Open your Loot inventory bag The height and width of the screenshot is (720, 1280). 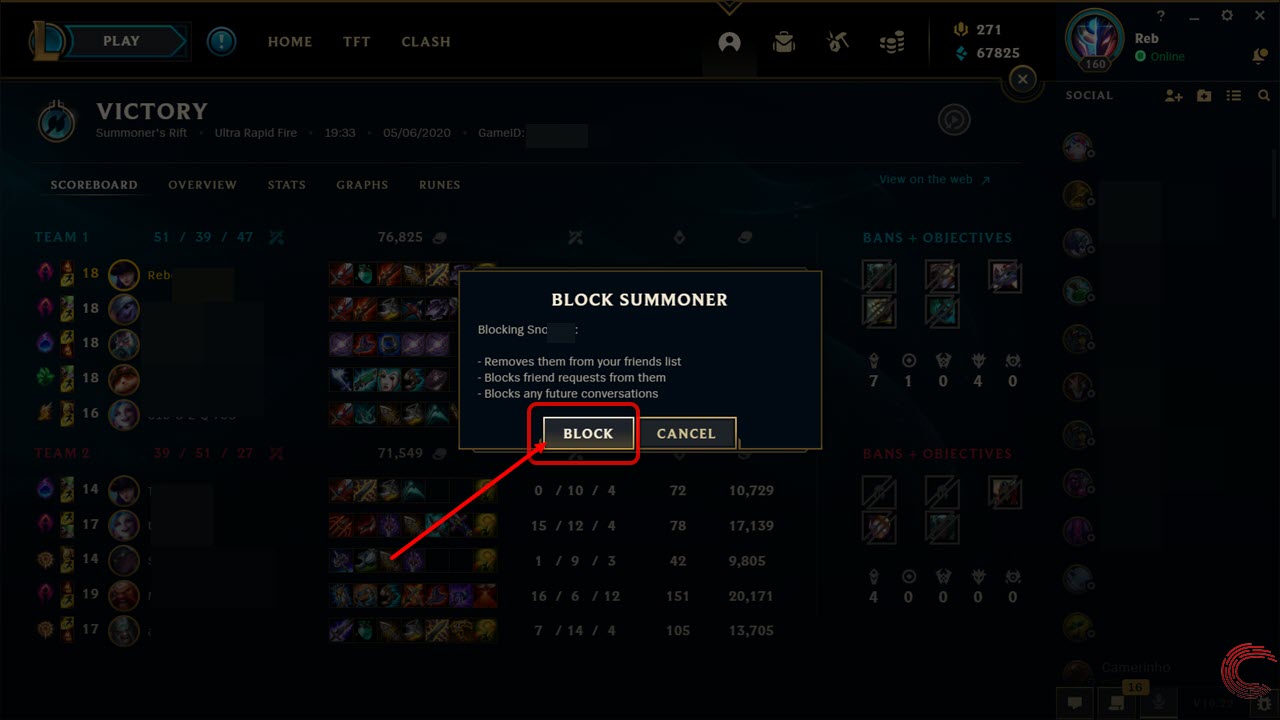click(x=784, y=41)
